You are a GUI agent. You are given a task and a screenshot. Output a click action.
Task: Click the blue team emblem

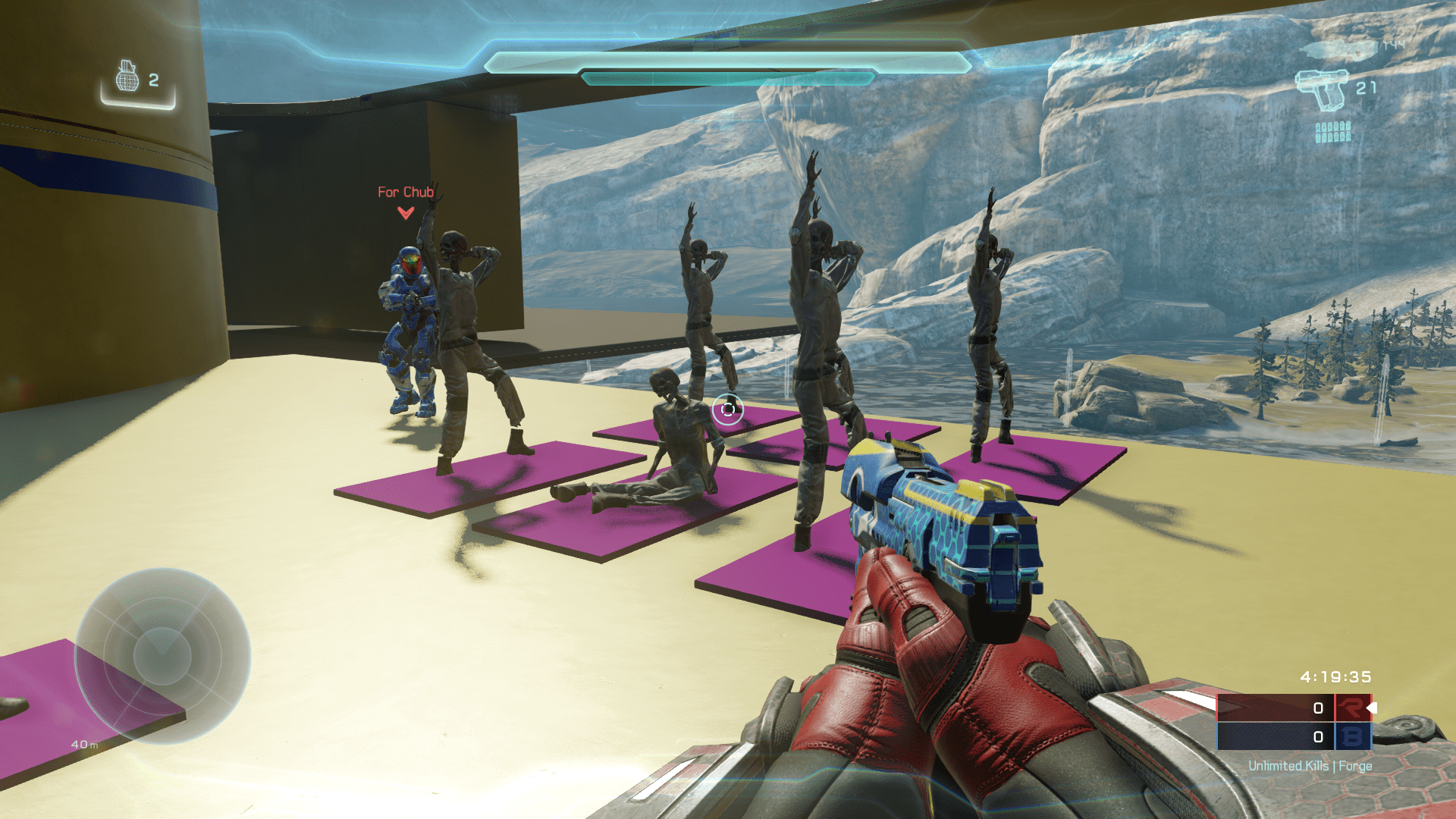[1352, 736]
